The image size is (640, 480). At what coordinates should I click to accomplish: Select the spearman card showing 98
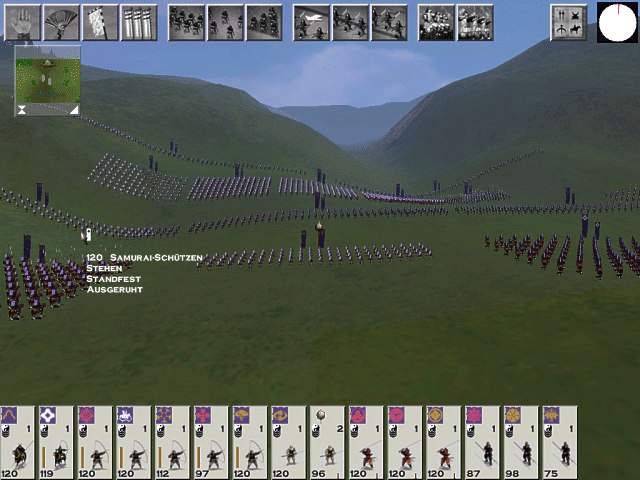tap(520, 442)
